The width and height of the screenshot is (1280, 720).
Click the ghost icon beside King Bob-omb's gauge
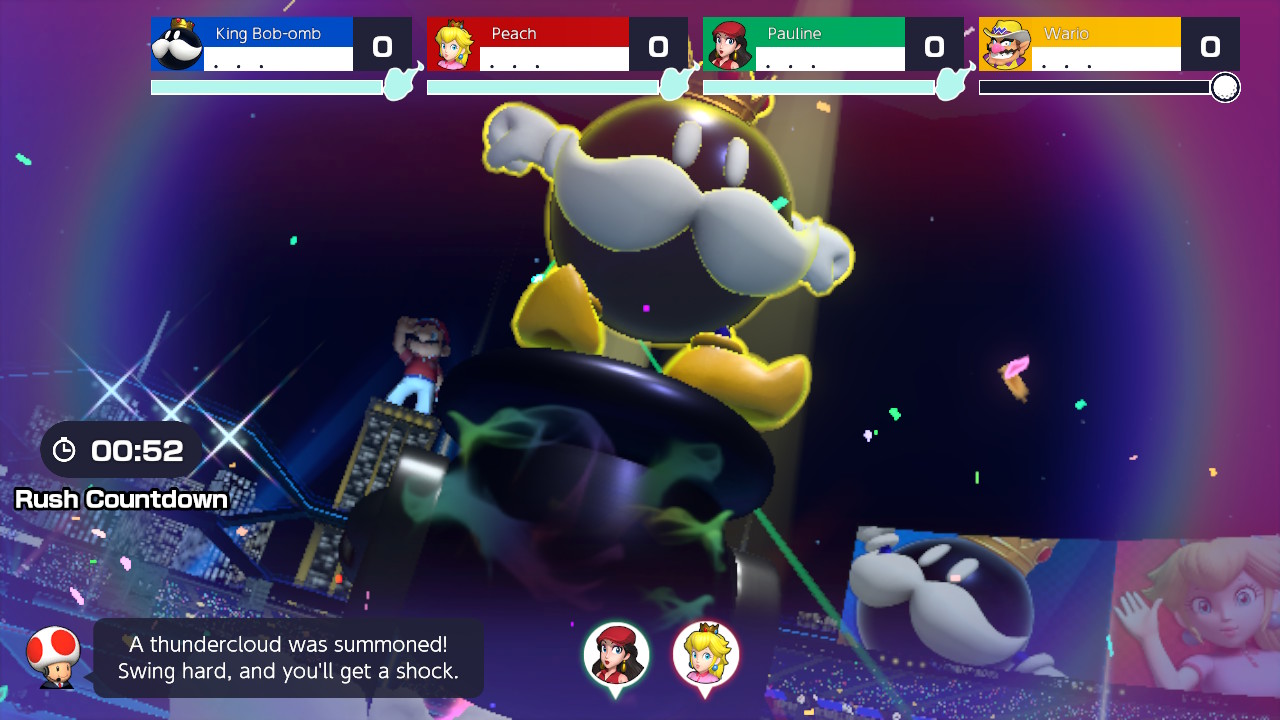pos(396,85)
